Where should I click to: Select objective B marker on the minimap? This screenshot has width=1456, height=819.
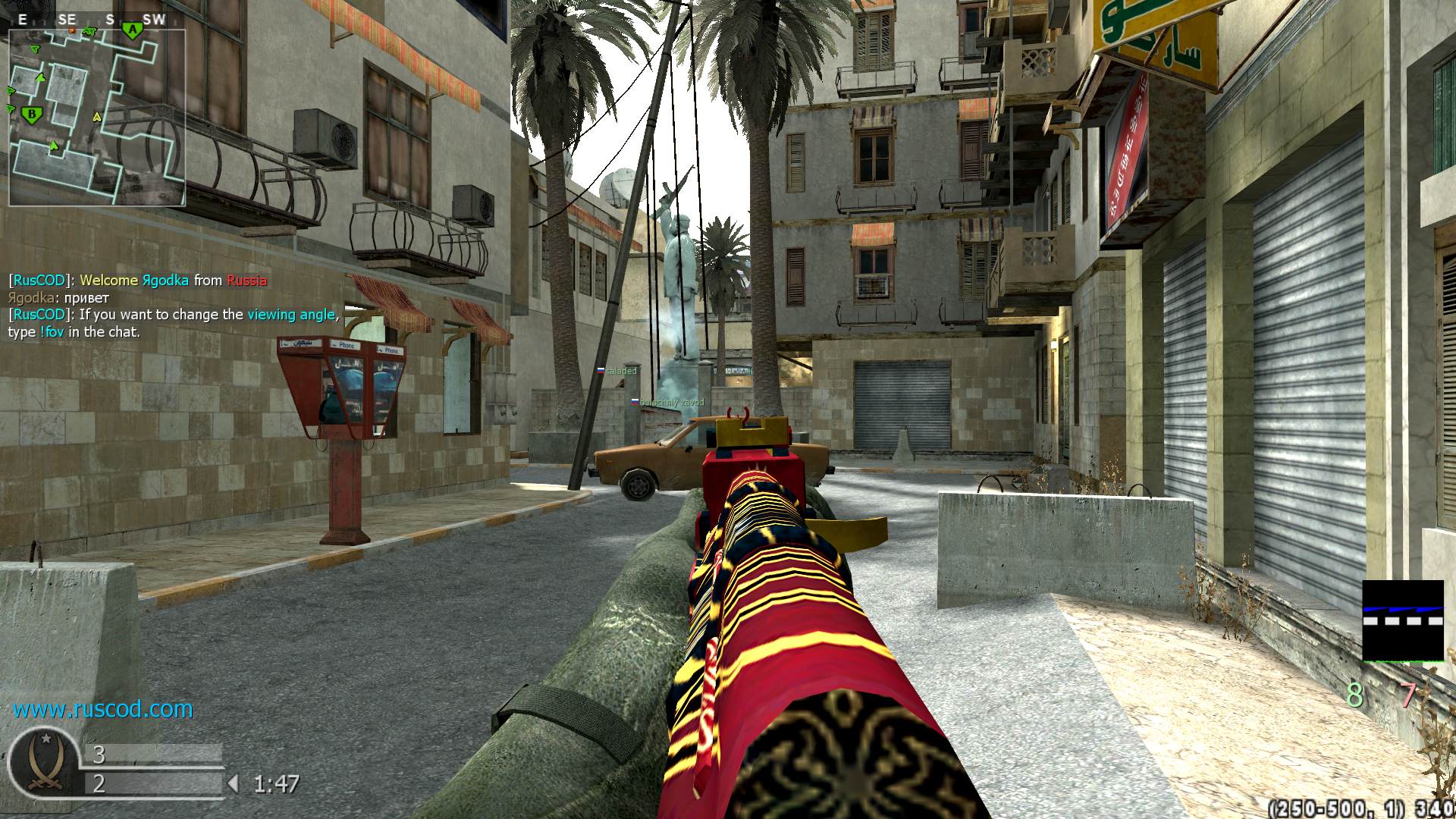coord(32,115)
